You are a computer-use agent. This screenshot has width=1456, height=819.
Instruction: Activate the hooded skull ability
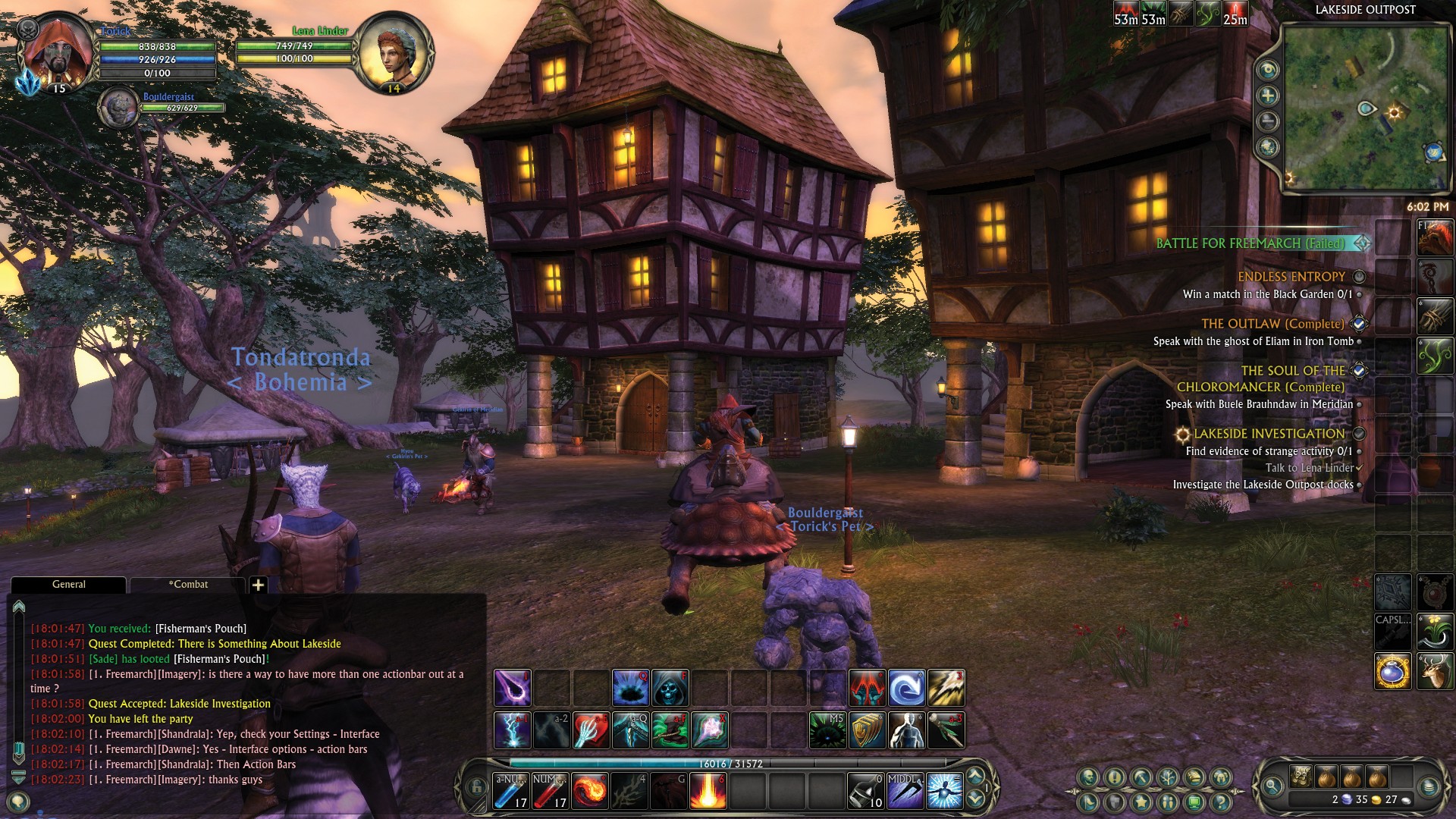point(670,689)
